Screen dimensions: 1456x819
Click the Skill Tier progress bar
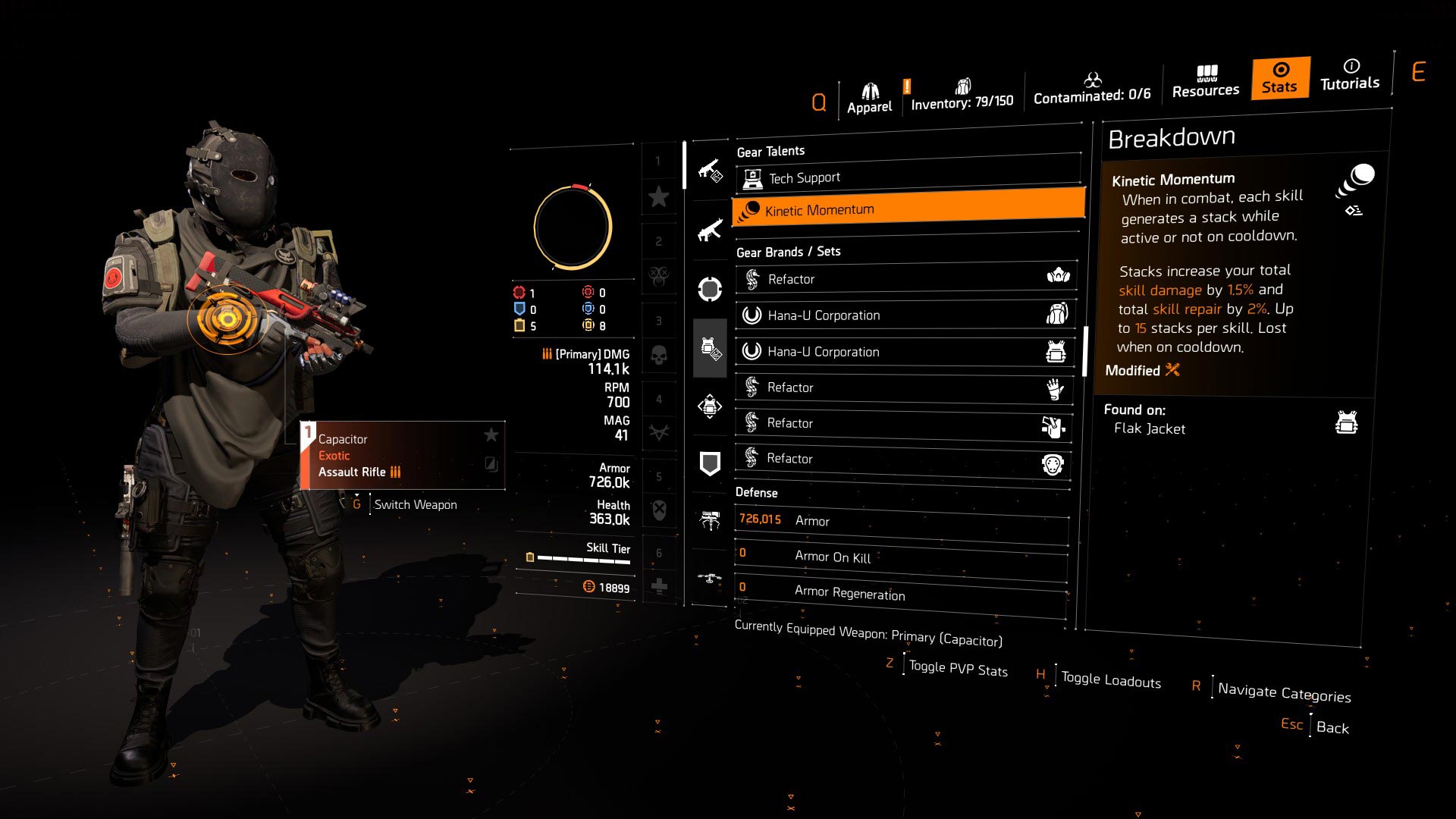pos(584,559)
